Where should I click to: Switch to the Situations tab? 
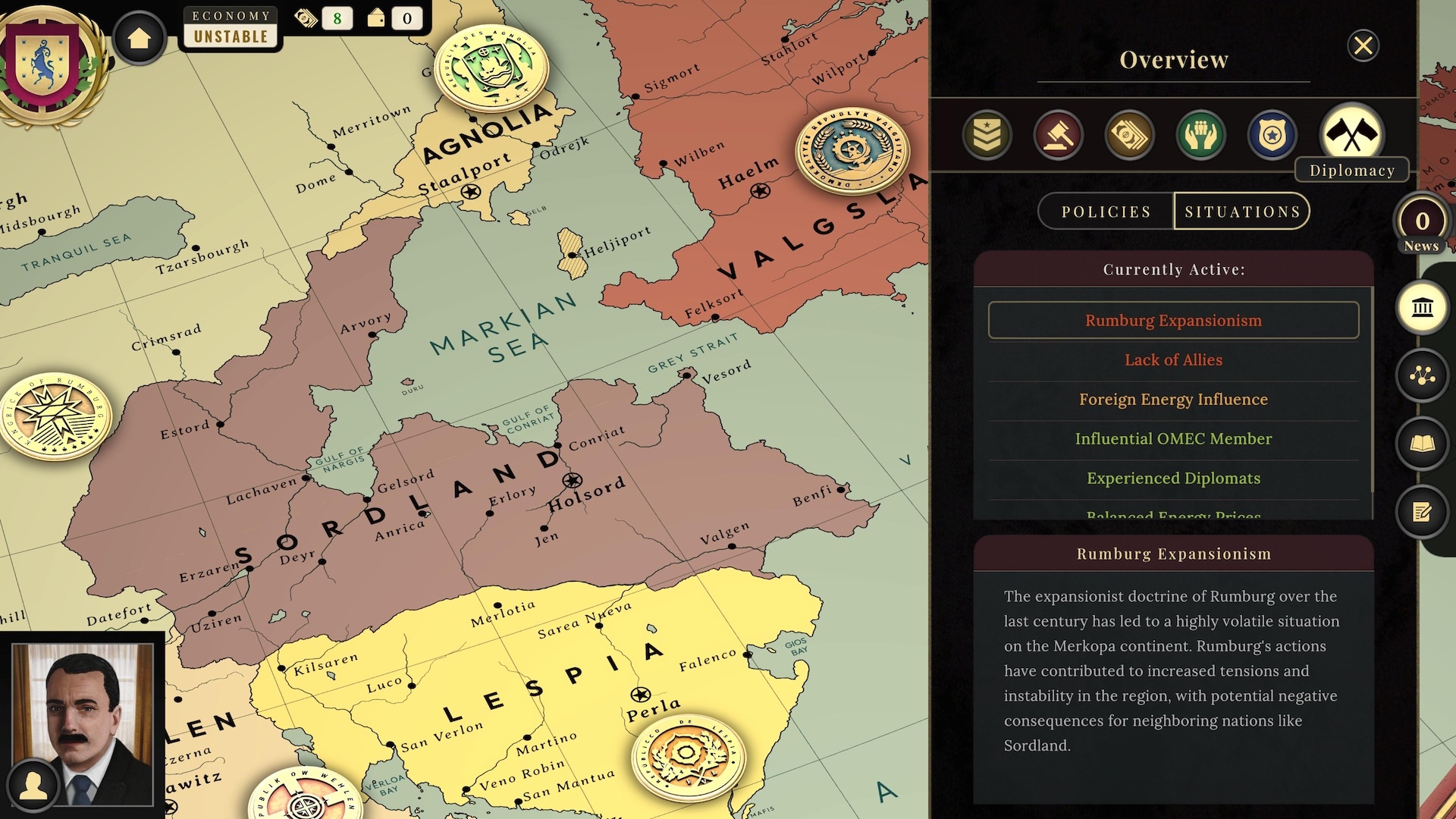coord(1242,211)
